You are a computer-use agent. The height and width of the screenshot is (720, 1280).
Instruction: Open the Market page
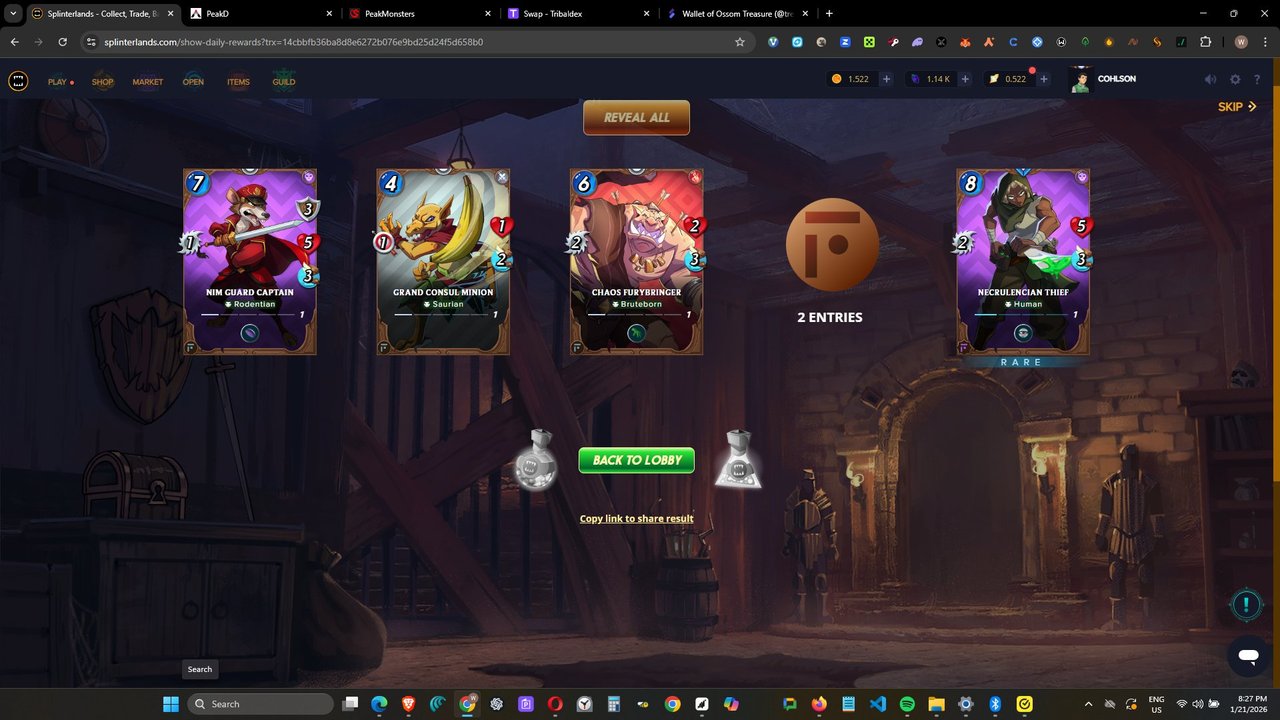tap(148, 82)
